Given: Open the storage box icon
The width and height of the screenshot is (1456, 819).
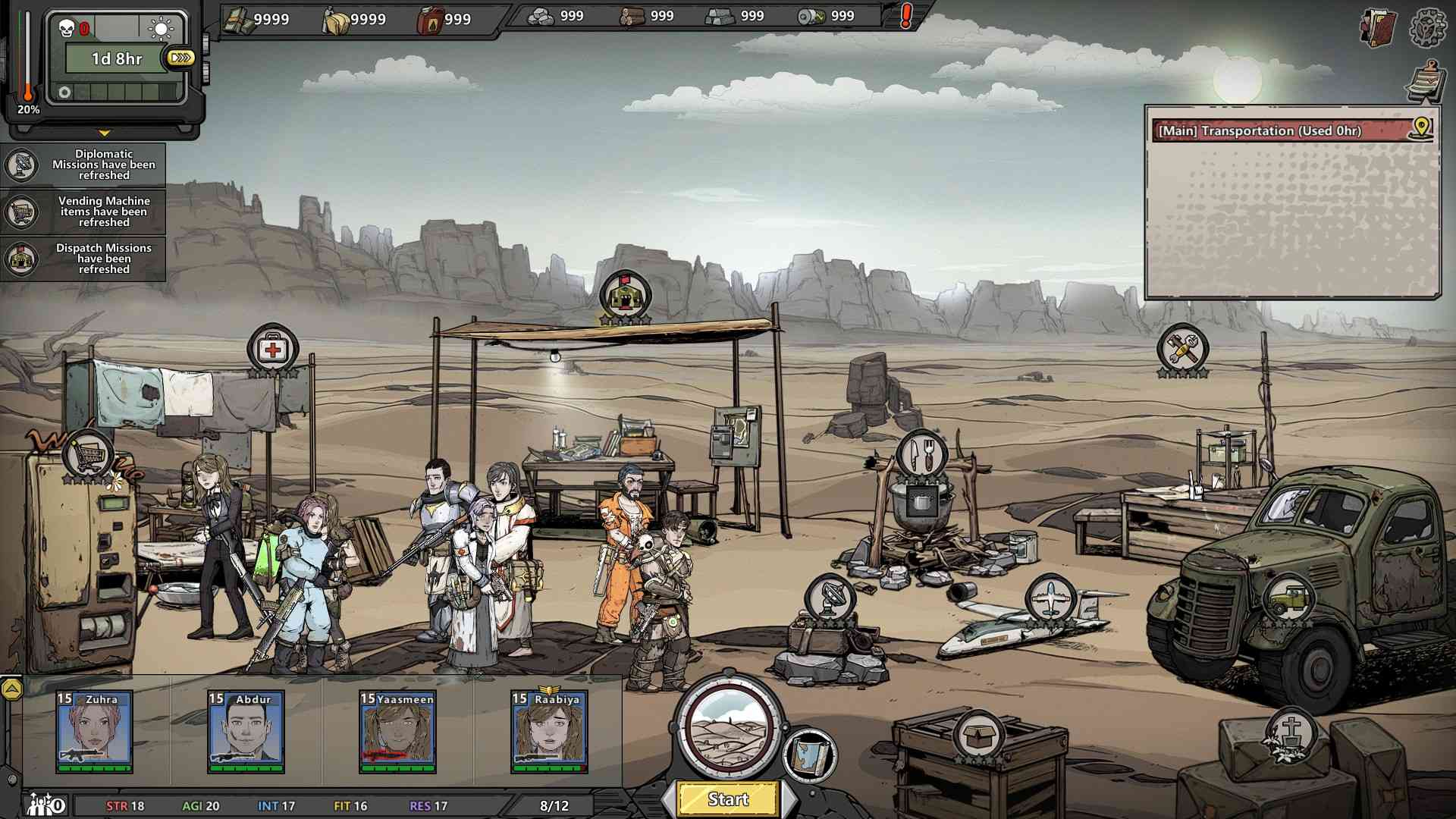Looking at the screenshot, I should (978, 735).
